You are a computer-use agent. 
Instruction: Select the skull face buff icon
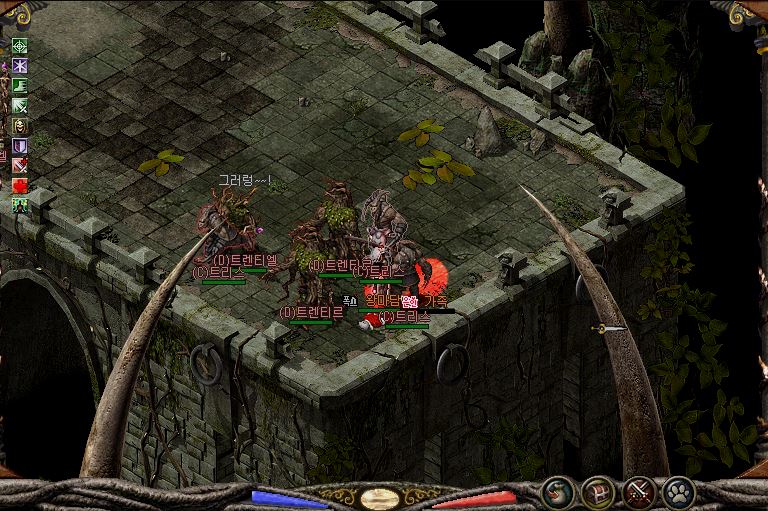[x=19, y=126]
